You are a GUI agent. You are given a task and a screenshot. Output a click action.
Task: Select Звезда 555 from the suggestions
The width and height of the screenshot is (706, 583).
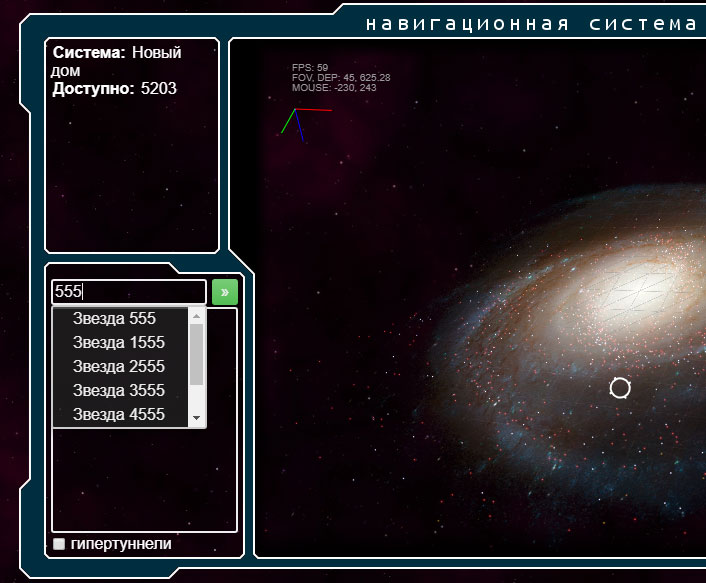pyautogui.click(x=114, y=319)
